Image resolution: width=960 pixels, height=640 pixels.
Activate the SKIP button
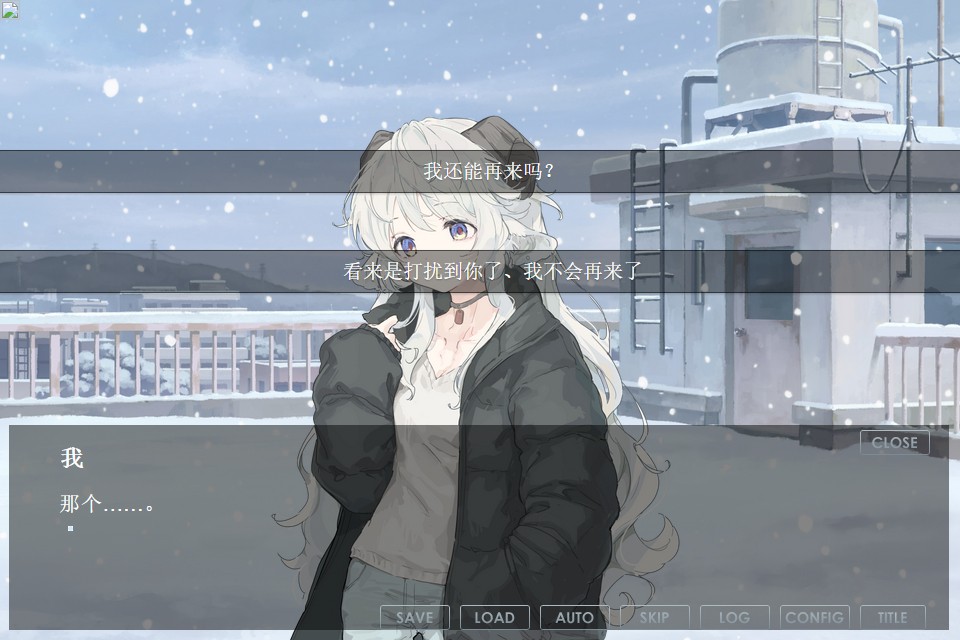click(654, 617)
